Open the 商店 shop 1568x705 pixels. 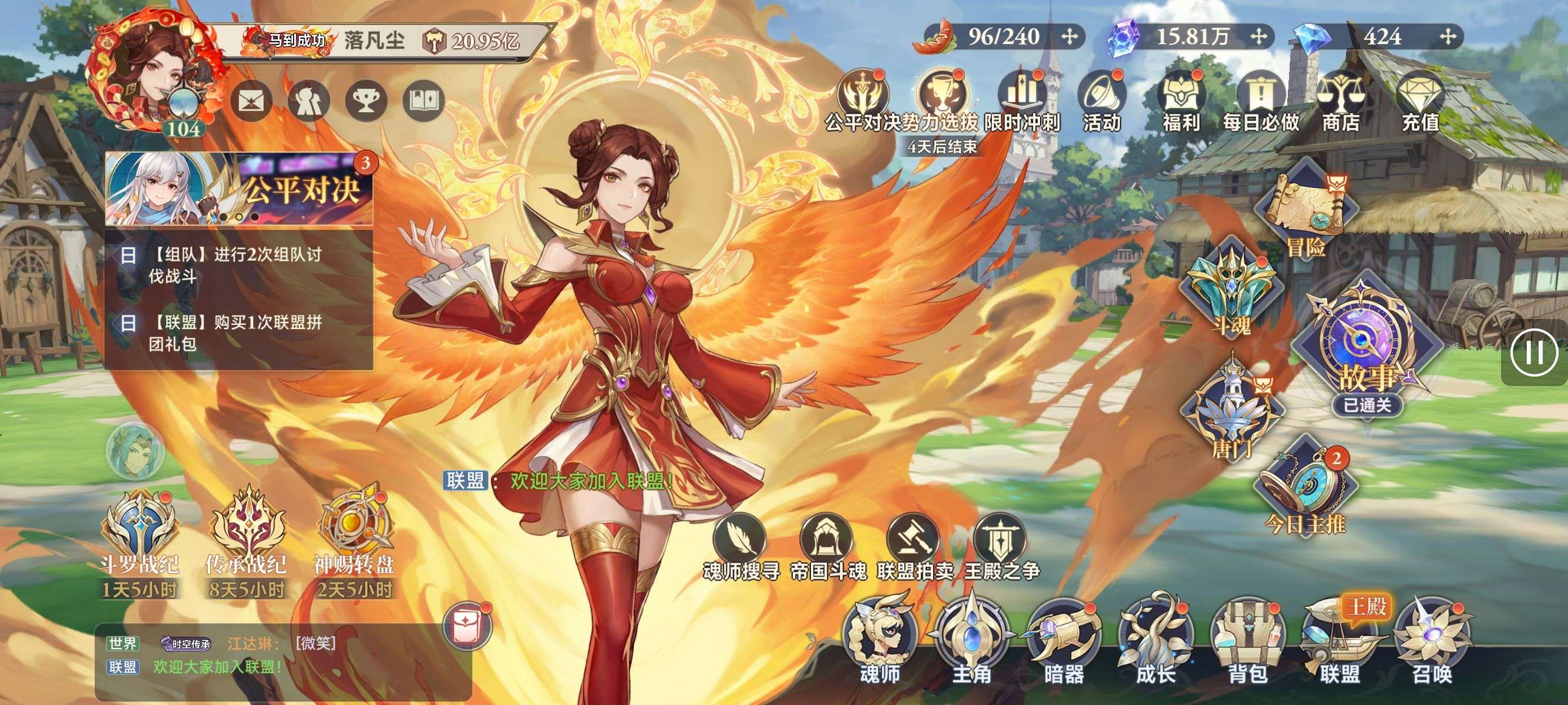tap(1340, 102)
